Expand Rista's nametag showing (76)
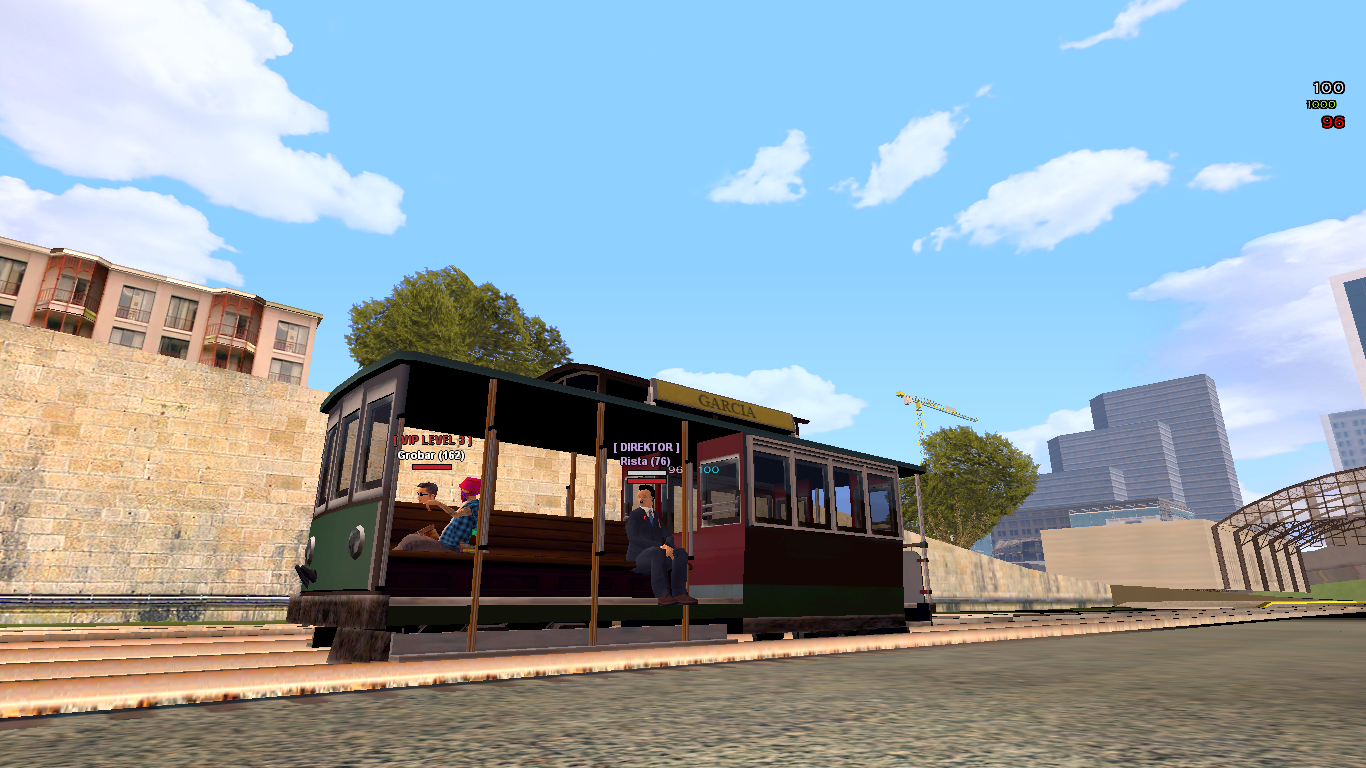Viewport: 1366px width, 768px height. pos(644,461)
